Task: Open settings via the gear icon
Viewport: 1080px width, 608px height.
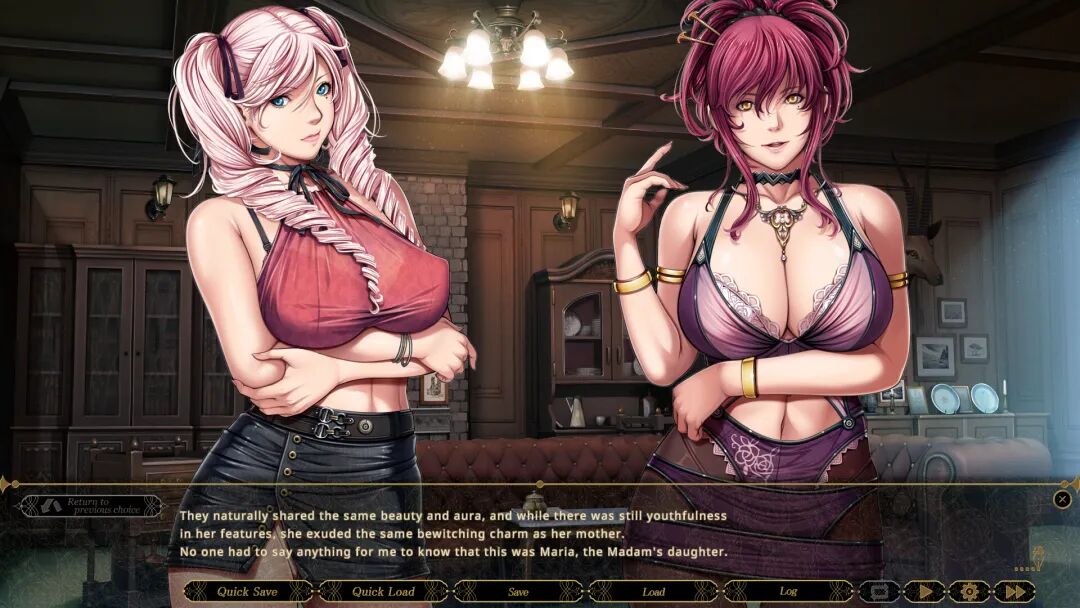Action: (969, 591)
